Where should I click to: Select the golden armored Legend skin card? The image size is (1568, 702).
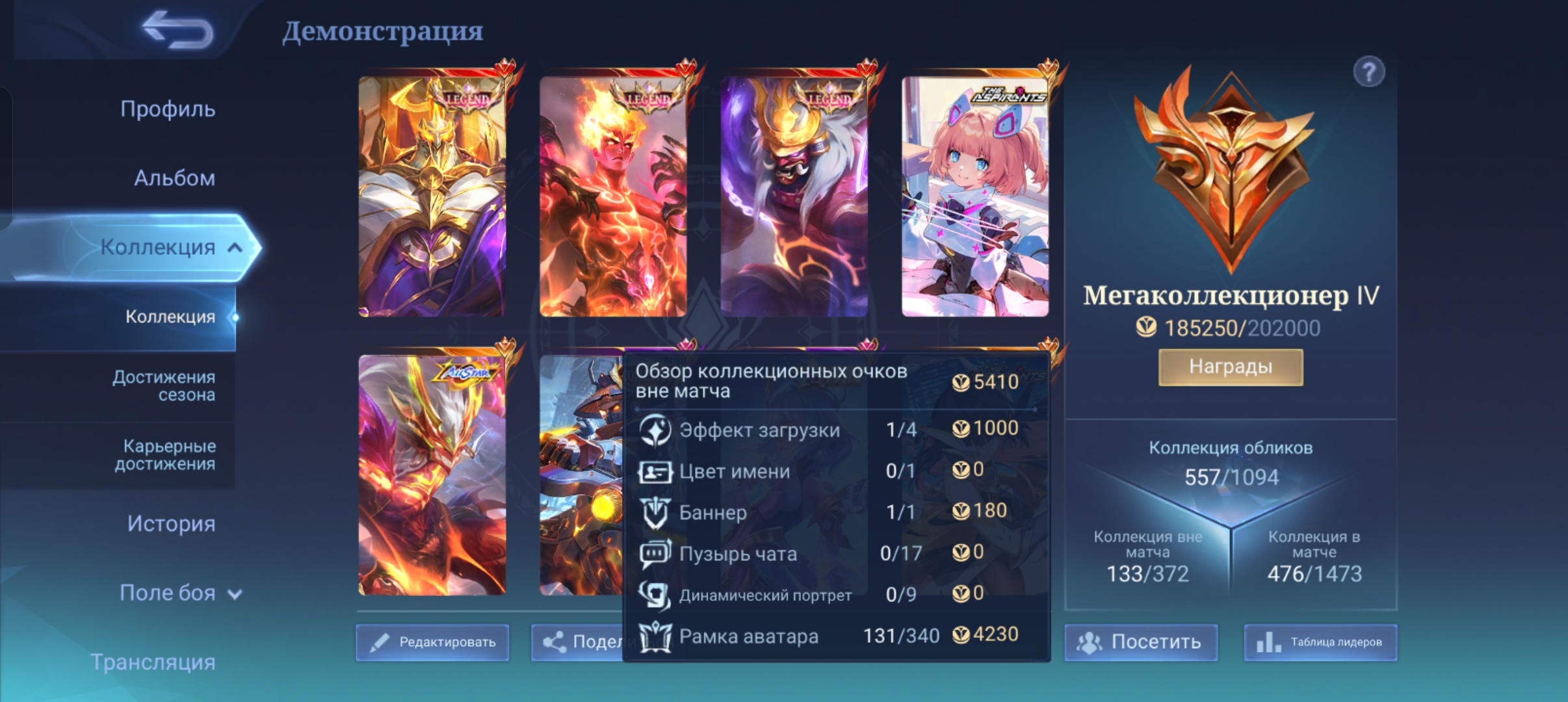point(432,196)
